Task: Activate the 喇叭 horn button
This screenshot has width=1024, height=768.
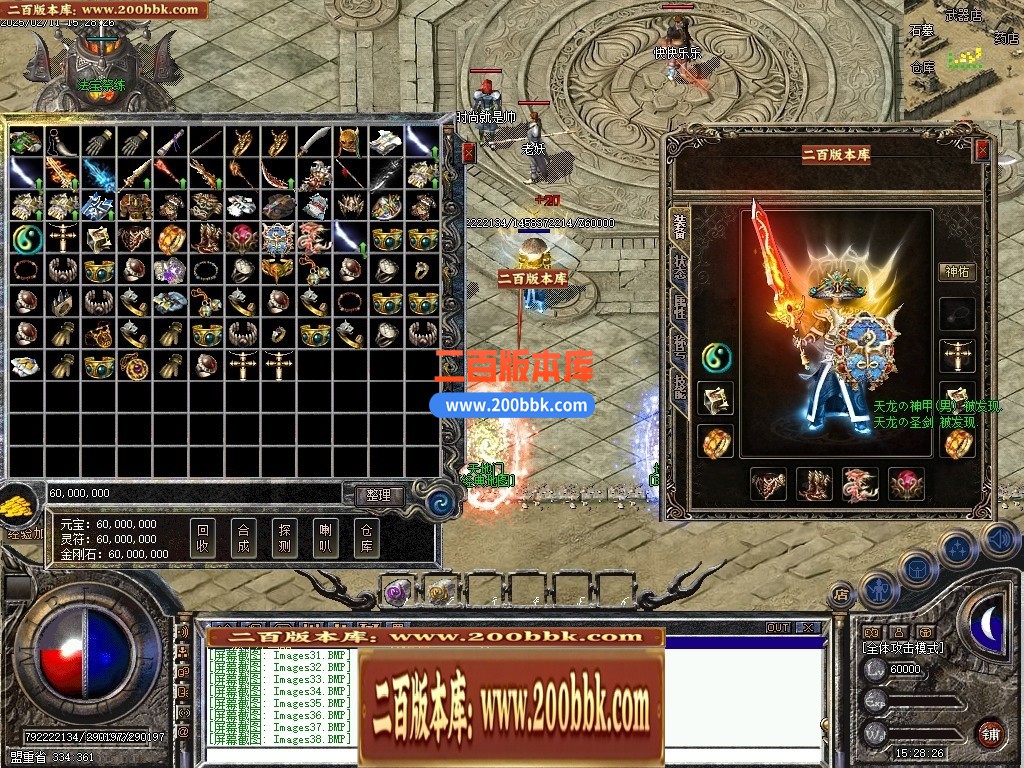Action: tap(325, 539)
